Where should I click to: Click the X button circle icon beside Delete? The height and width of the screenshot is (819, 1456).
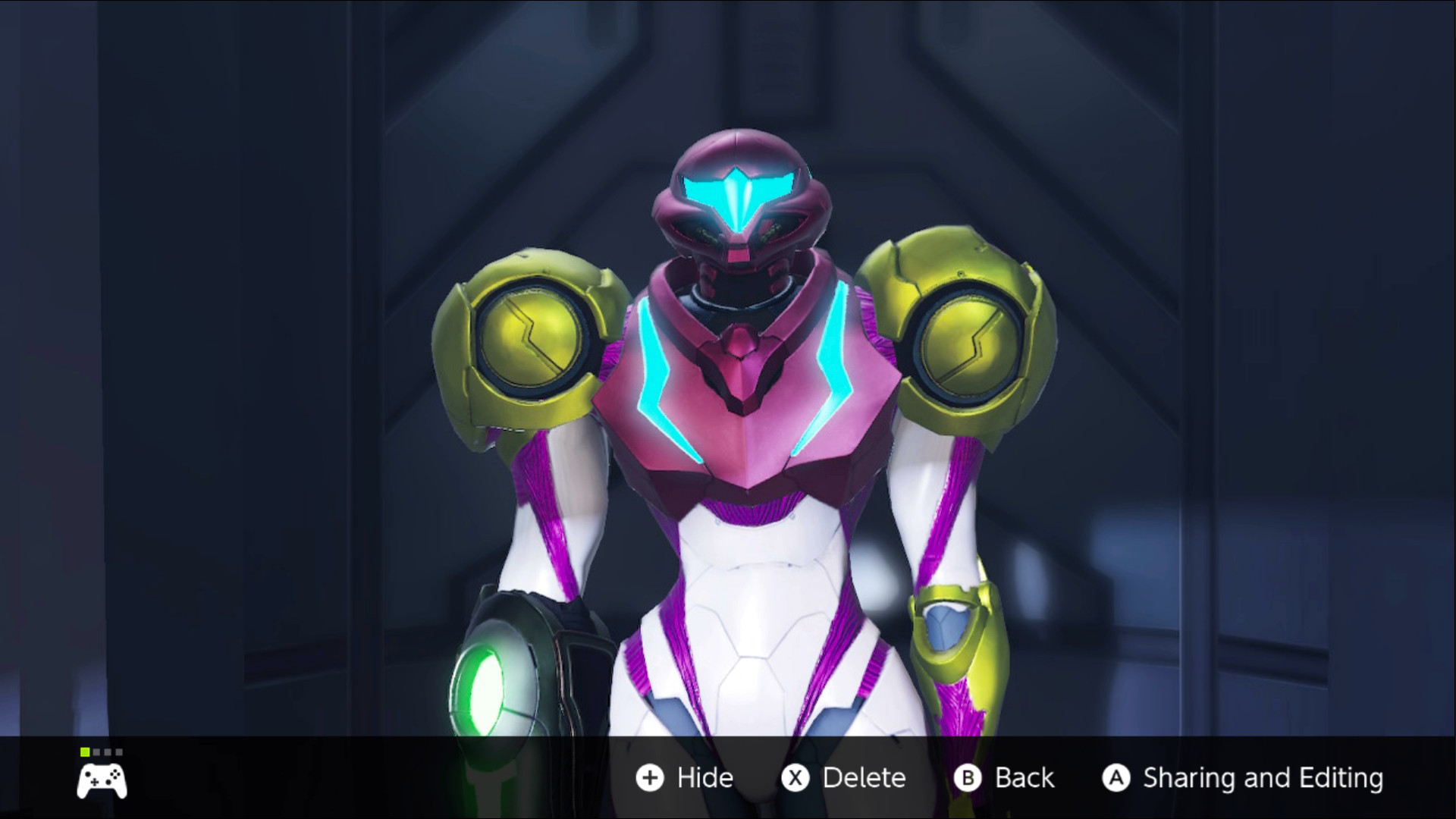pyautogui.click(x=793, y=777)
